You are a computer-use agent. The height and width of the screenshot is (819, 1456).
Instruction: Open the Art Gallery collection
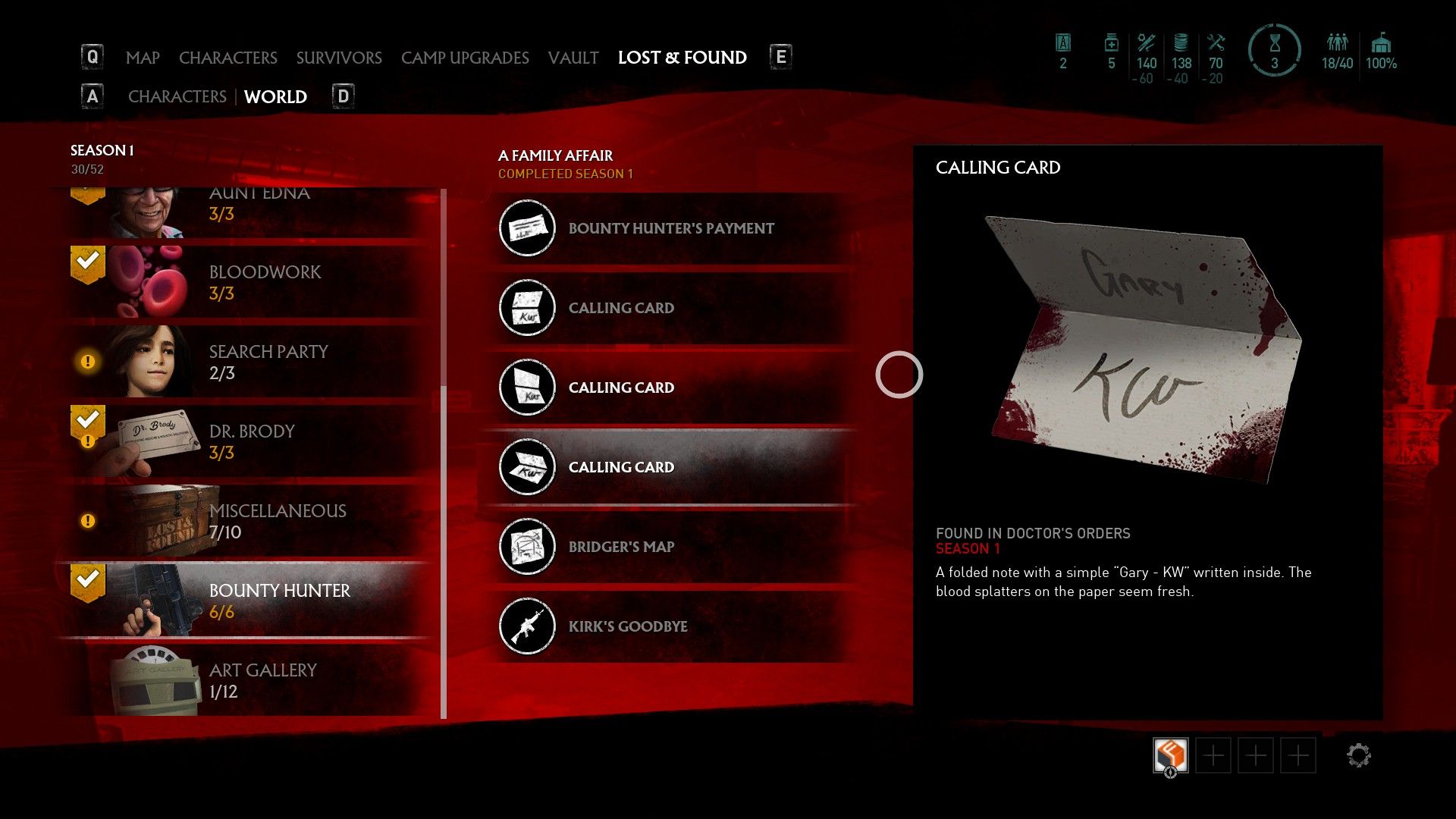pos(250,680)
